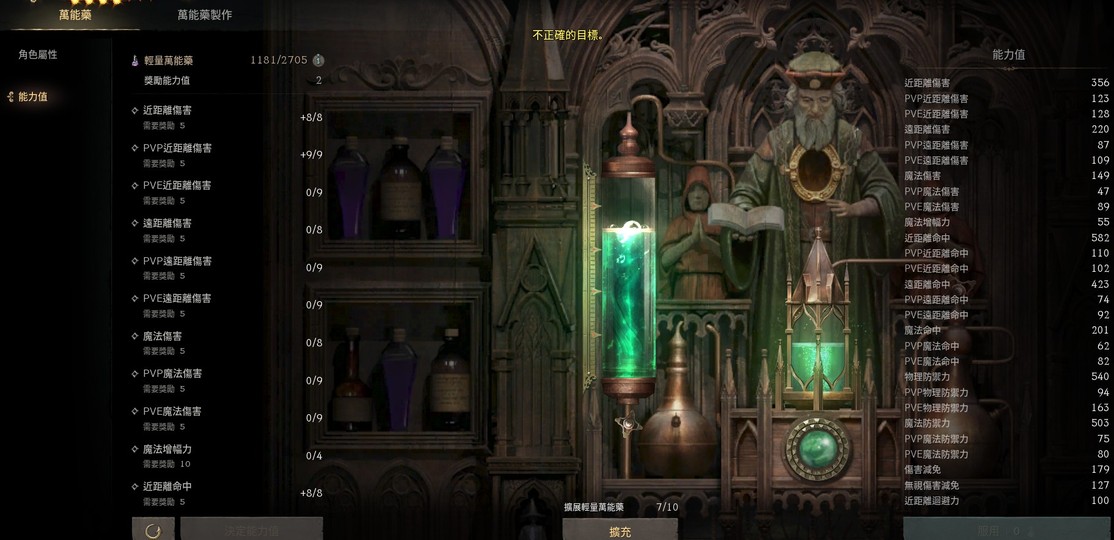This screenshot has width=1114, height=540.
Task: Choose the 近距離命中 stat row
Action: [226, 492]
